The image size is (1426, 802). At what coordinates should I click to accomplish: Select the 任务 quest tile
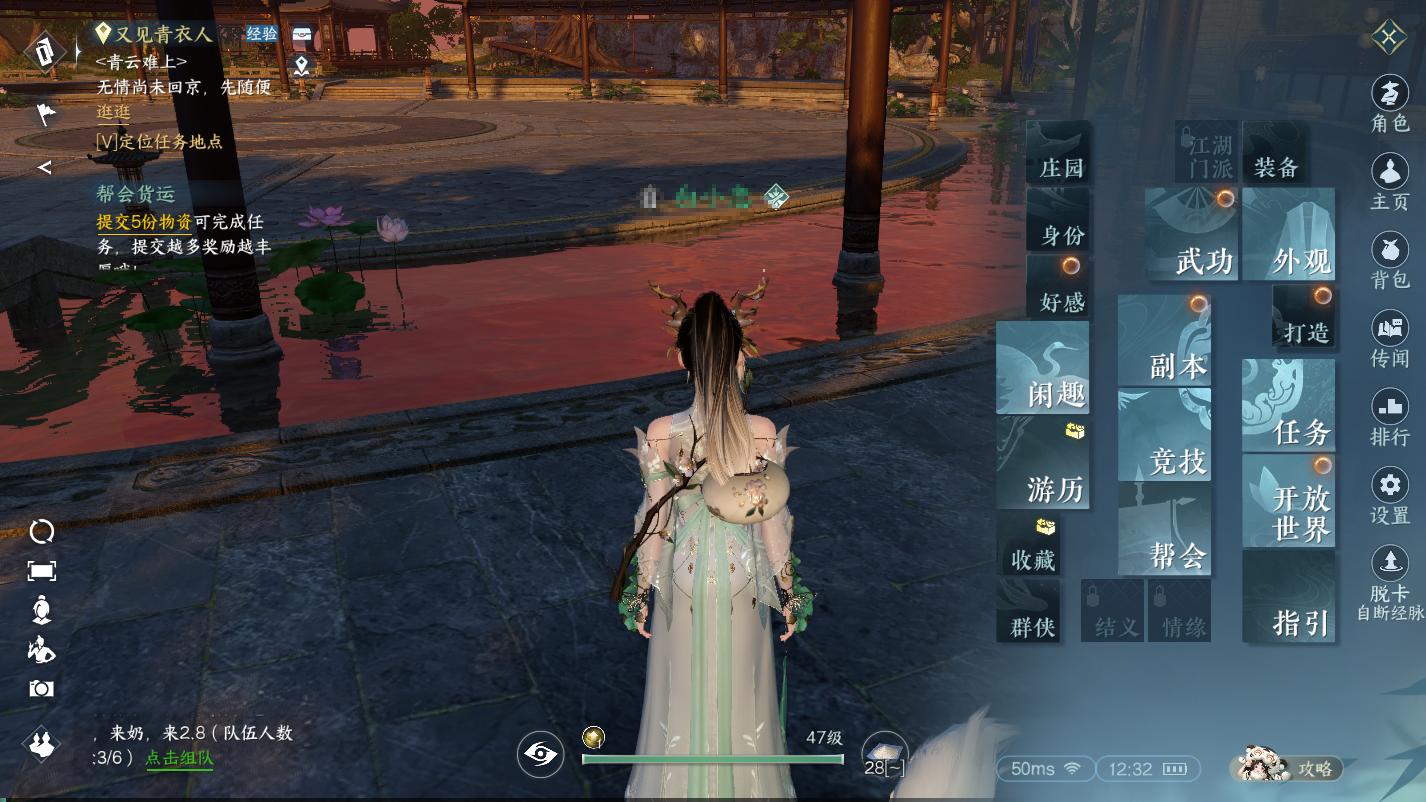point(1289,407)
